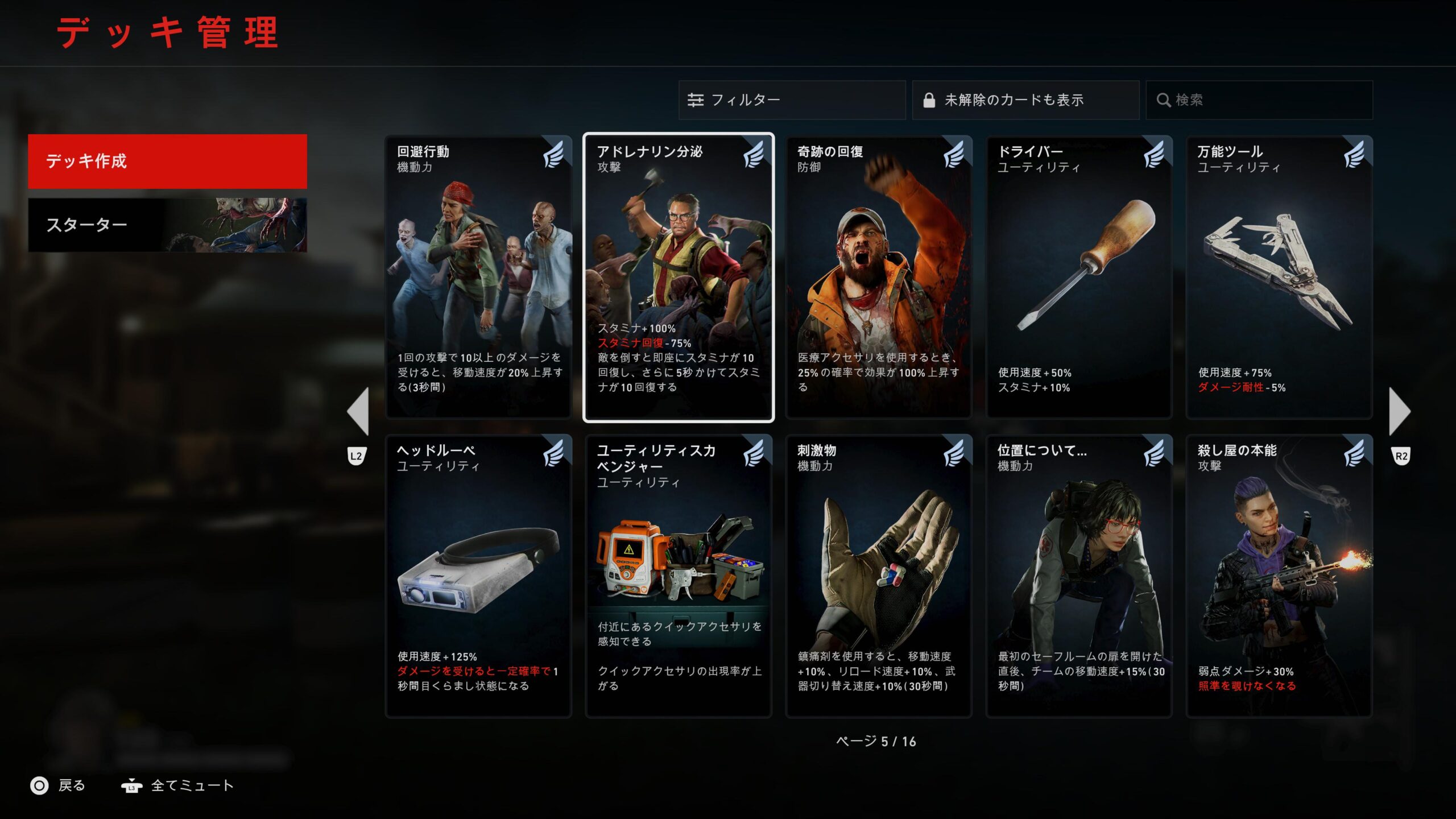Pick the 殺し屋の本能 card
1456x819 pixels.
pos(1279,576)
